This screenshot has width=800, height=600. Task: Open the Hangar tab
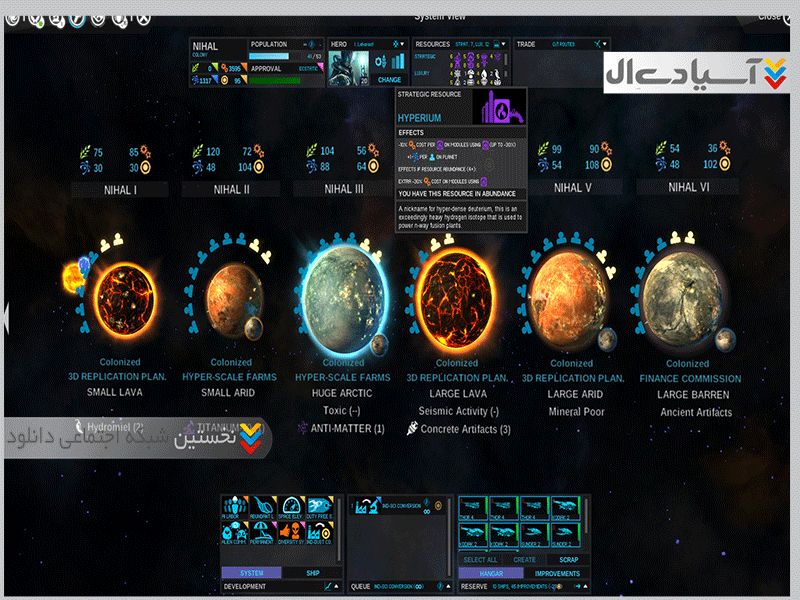point(484,573)
